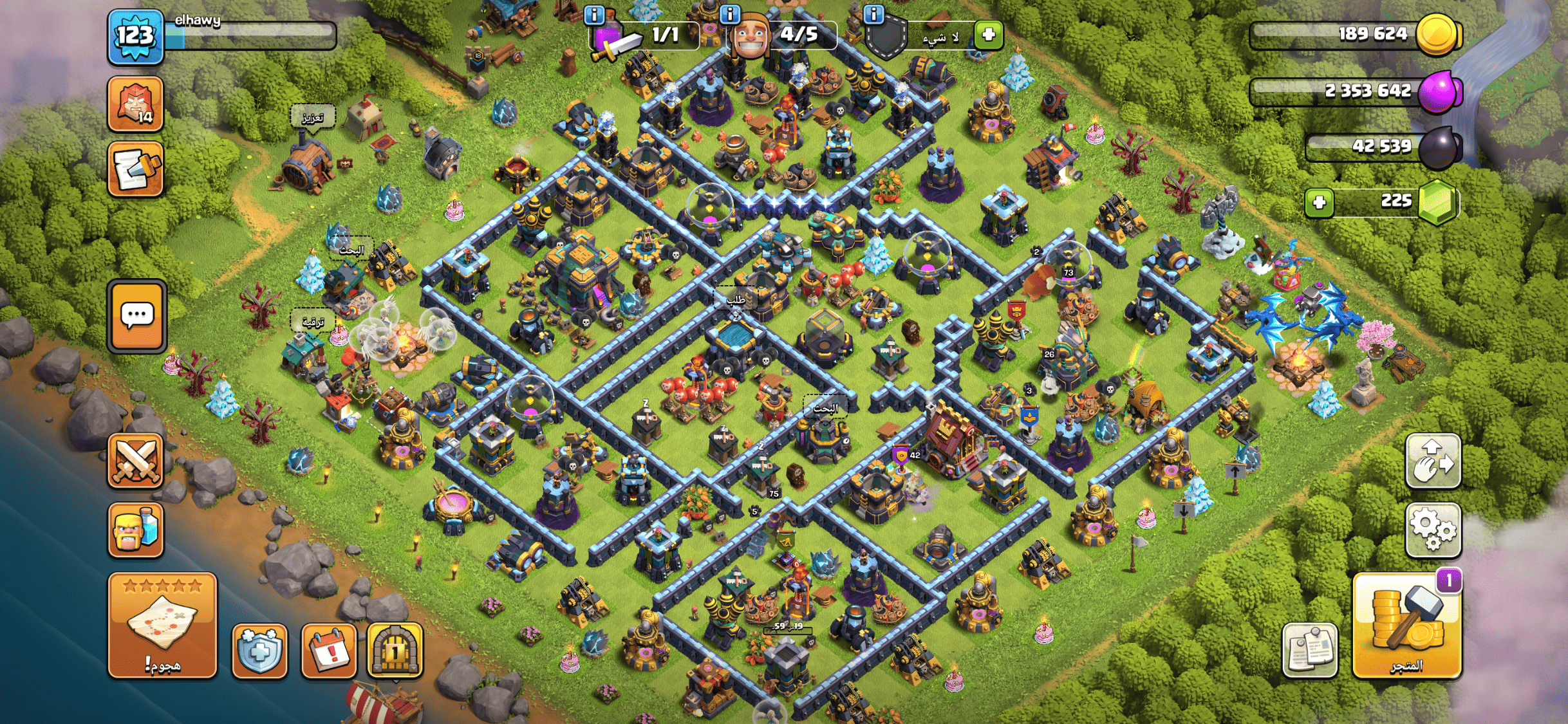Open the settings gears button
Image resolution: width=1568 pixels, height=724 pixels.
(1433, 529)
